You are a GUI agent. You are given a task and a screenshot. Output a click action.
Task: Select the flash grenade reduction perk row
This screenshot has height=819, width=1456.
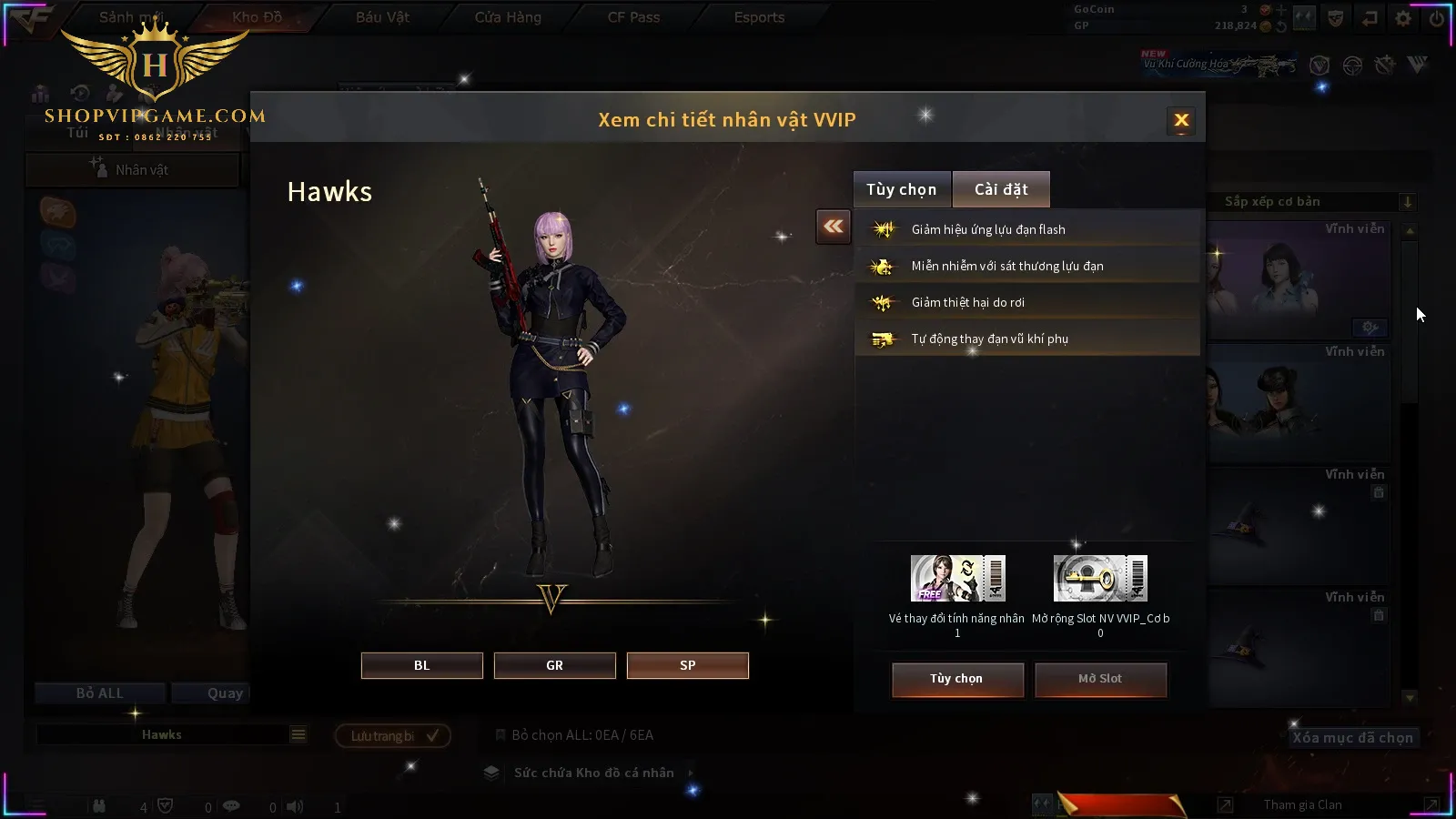1026,229
